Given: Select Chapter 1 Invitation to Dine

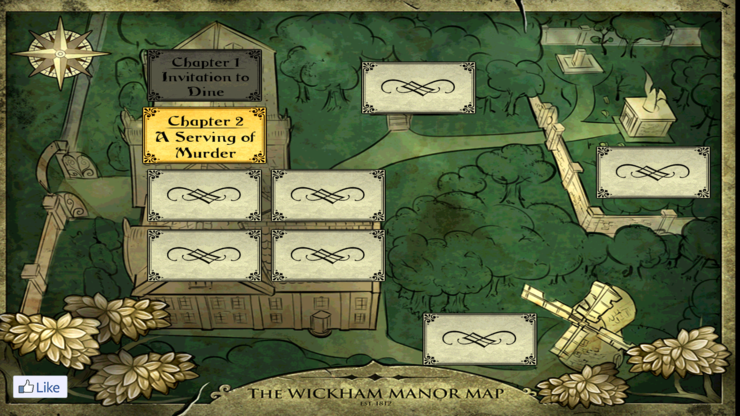Looking at the screenshot, I should click(204, 76).
